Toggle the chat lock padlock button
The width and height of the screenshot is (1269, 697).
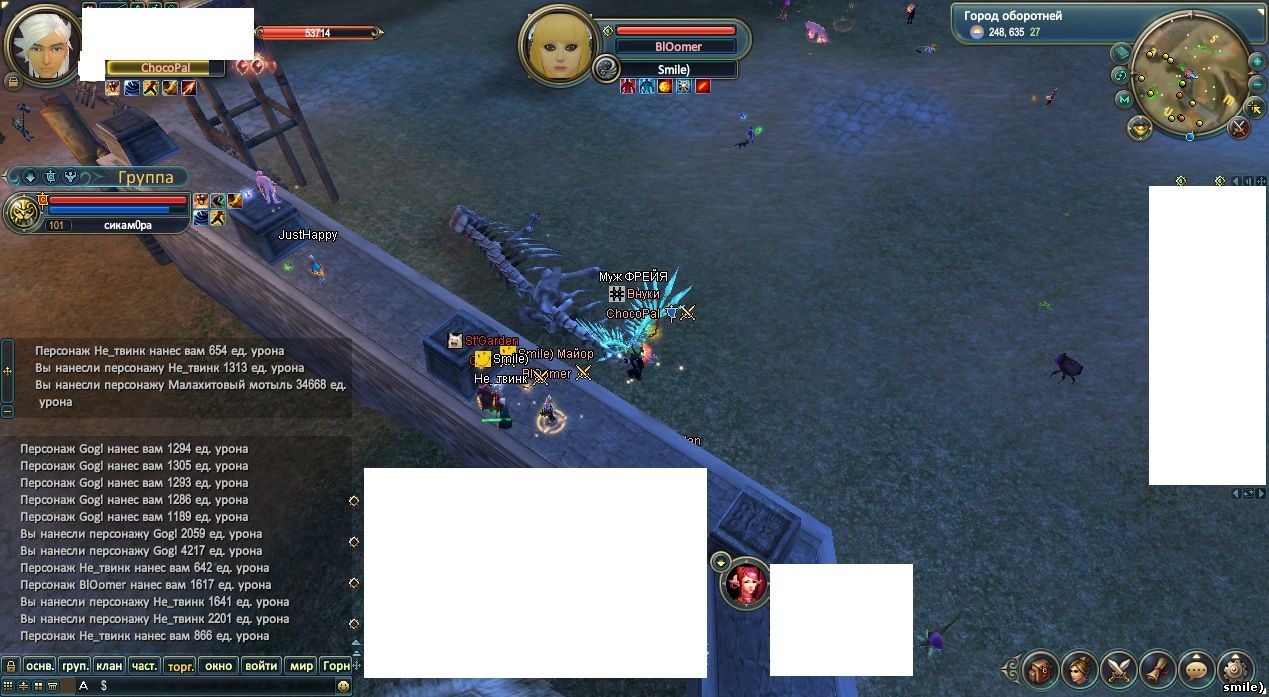coord(10,665)
